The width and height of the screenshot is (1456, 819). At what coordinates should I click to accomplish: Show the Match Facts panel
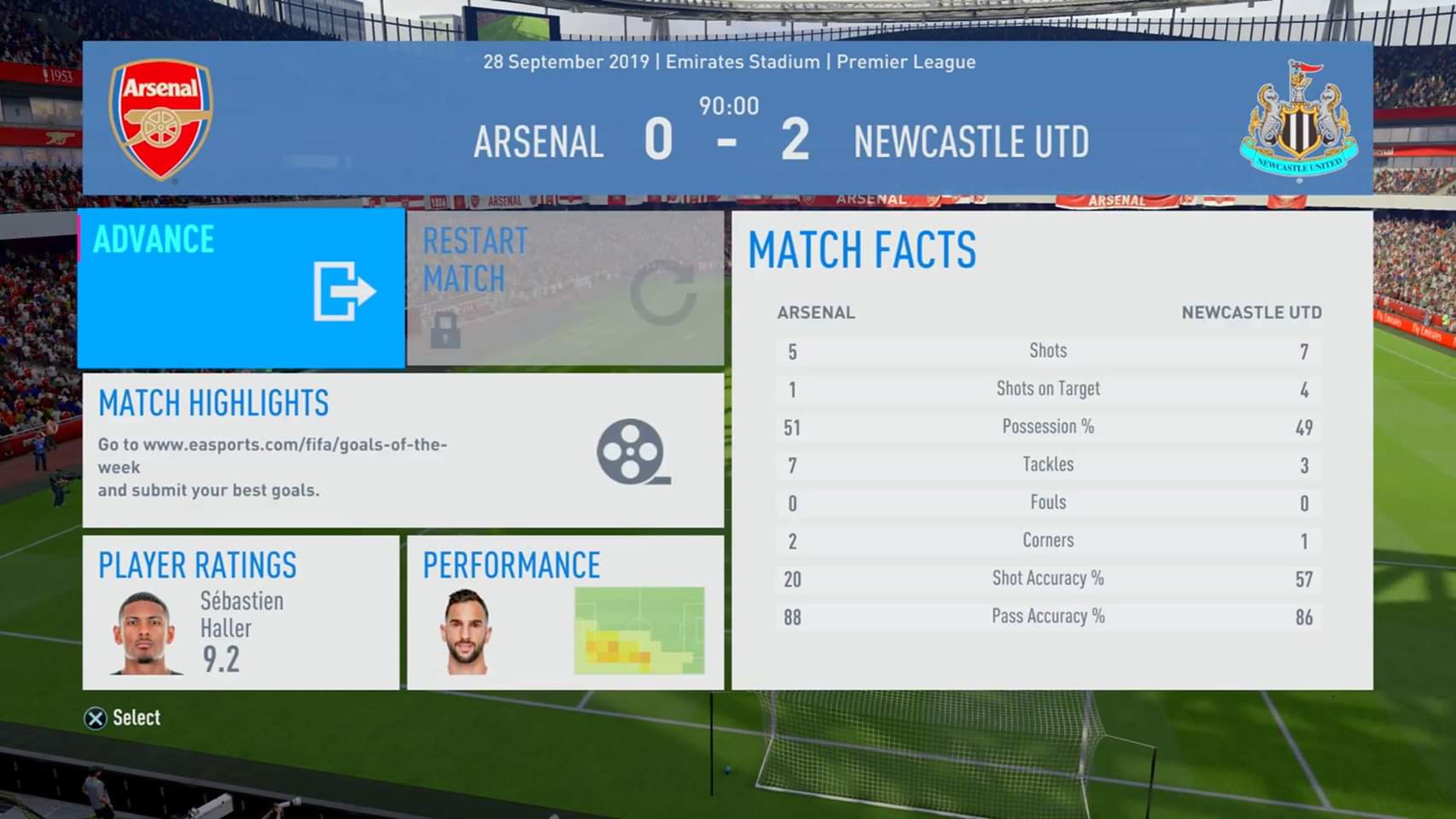[x=1051, y=450]
